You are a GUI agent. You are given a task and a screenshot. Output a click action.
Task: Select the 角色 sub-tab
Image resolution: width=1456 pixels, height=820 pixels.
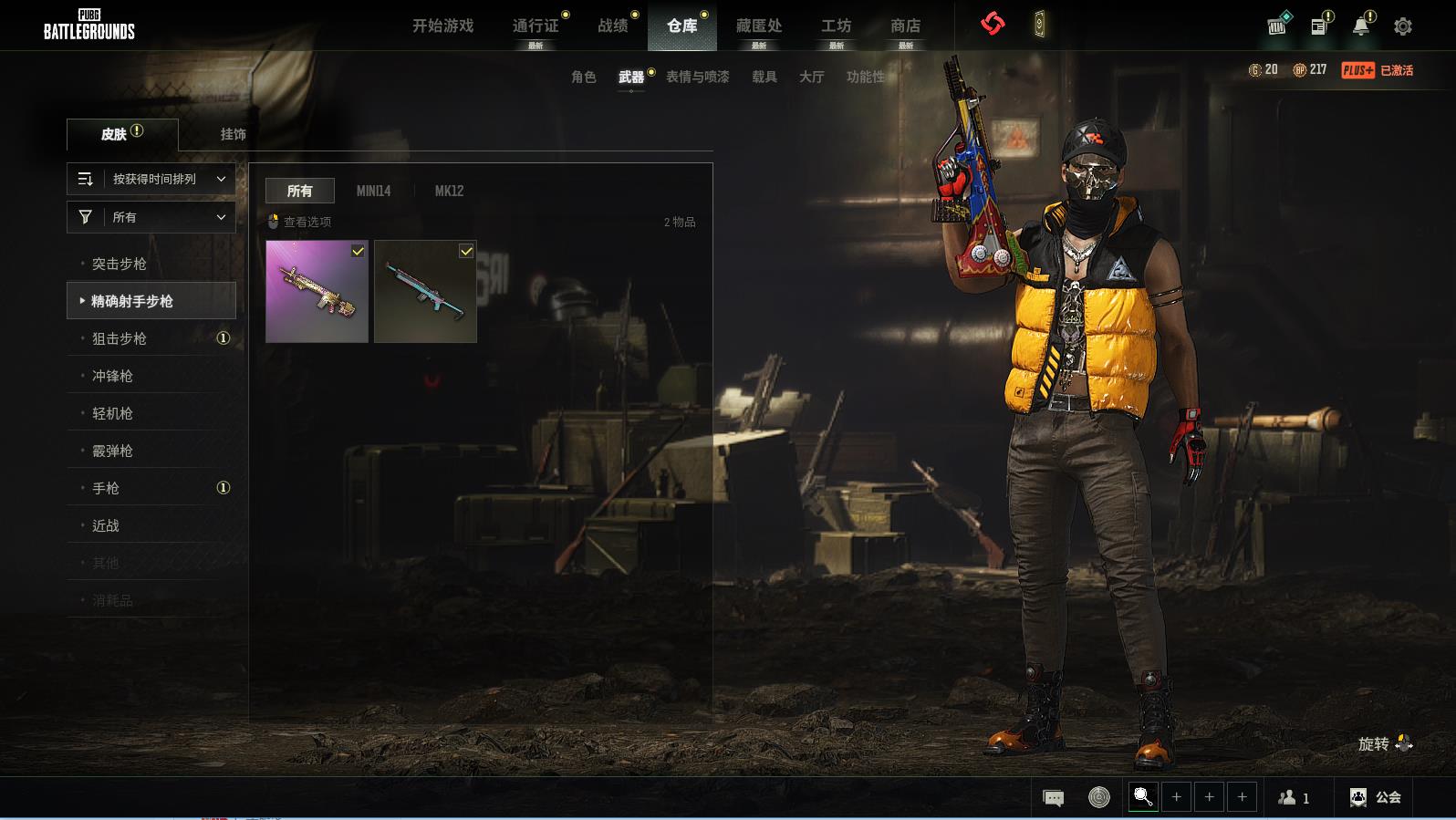pyautogui.click(x=584, y=77)
